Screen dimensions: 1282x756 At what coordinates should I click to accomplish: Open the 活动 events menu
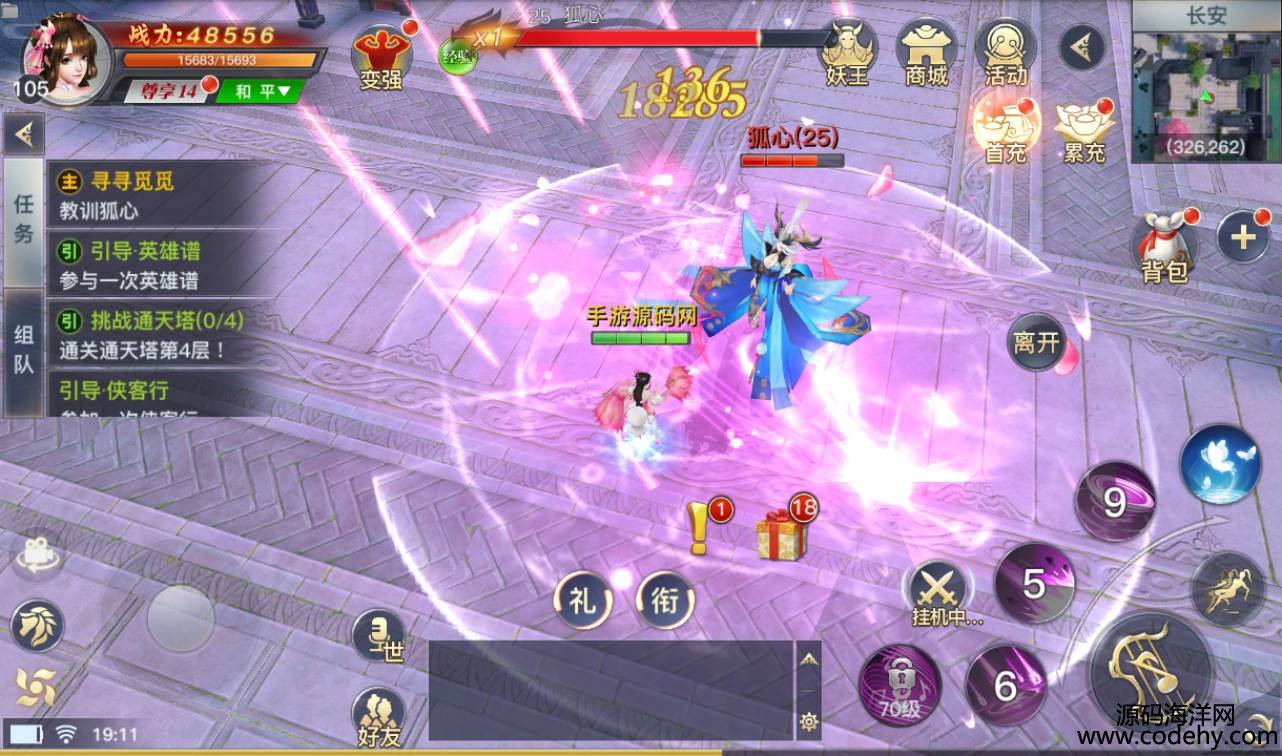coord(1005,53)
